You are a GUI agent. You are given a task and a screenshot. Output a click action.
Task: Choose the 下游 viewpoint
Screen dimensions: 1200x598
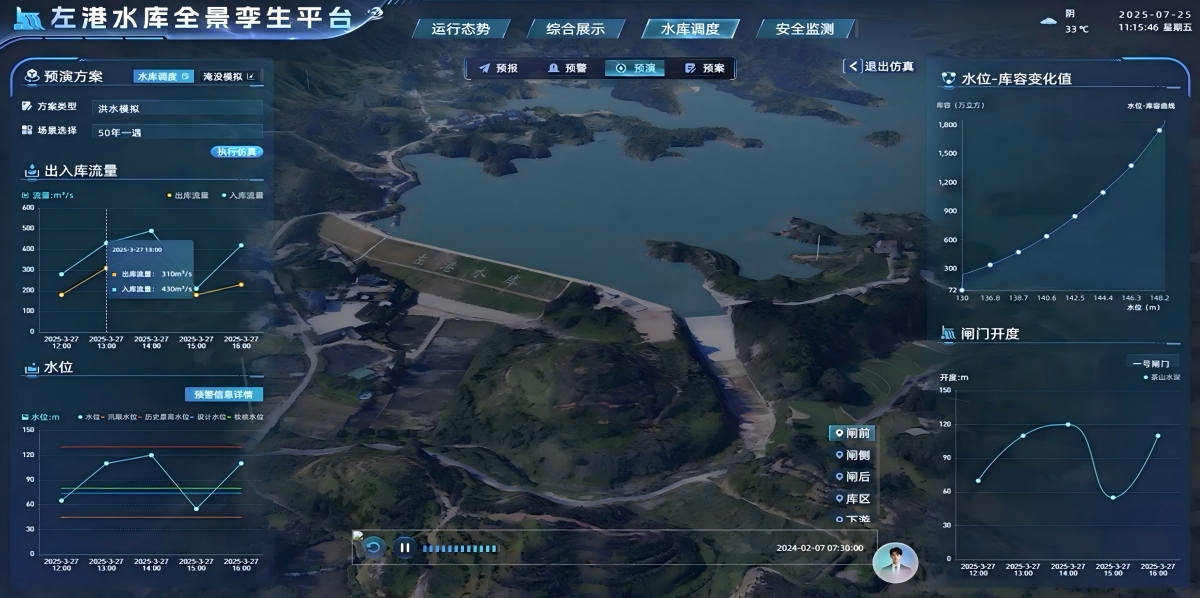(852, 519)
